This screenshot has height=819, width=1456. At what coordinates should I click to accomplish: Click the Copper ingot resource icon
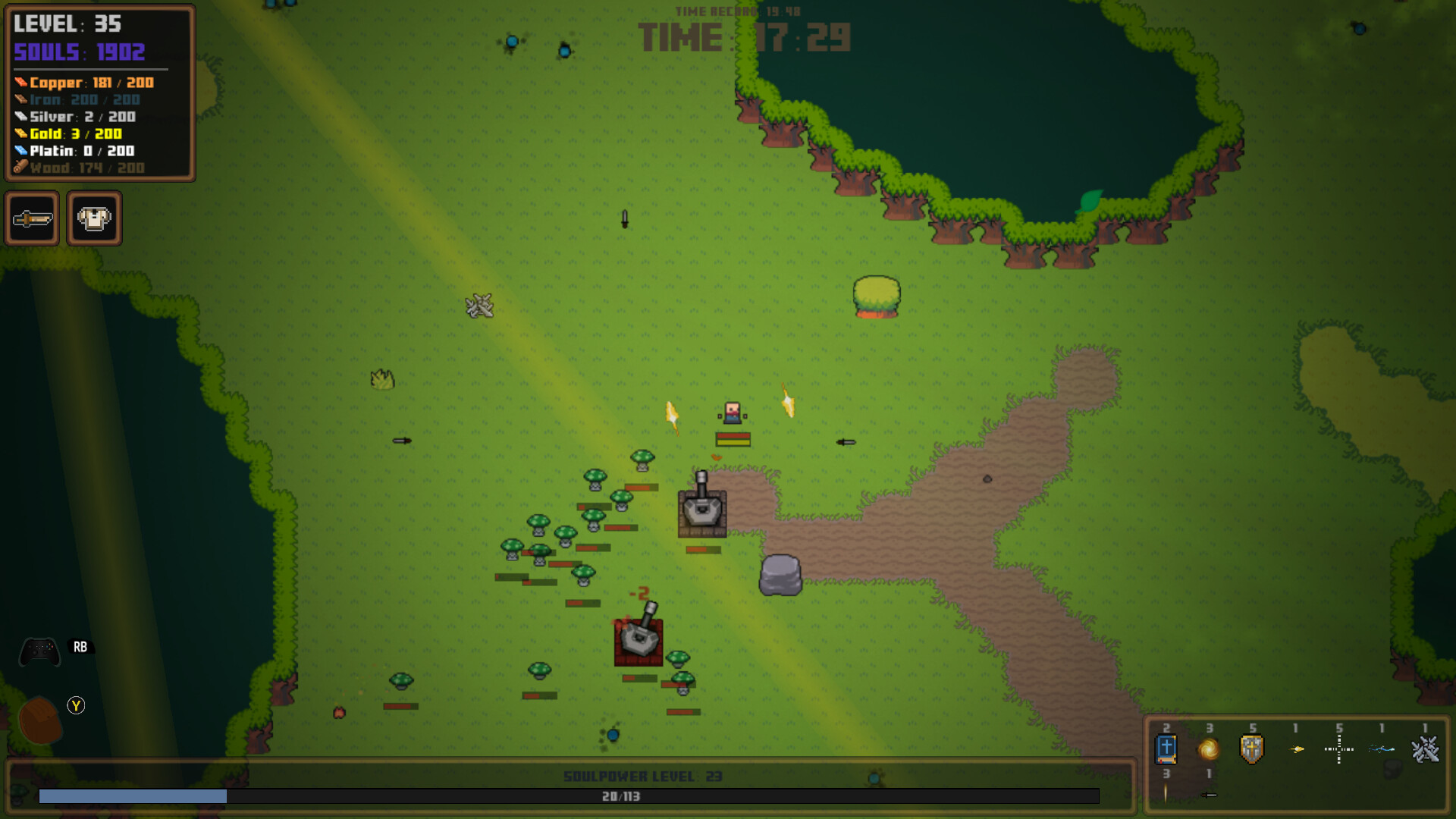[x=20, y=81]
